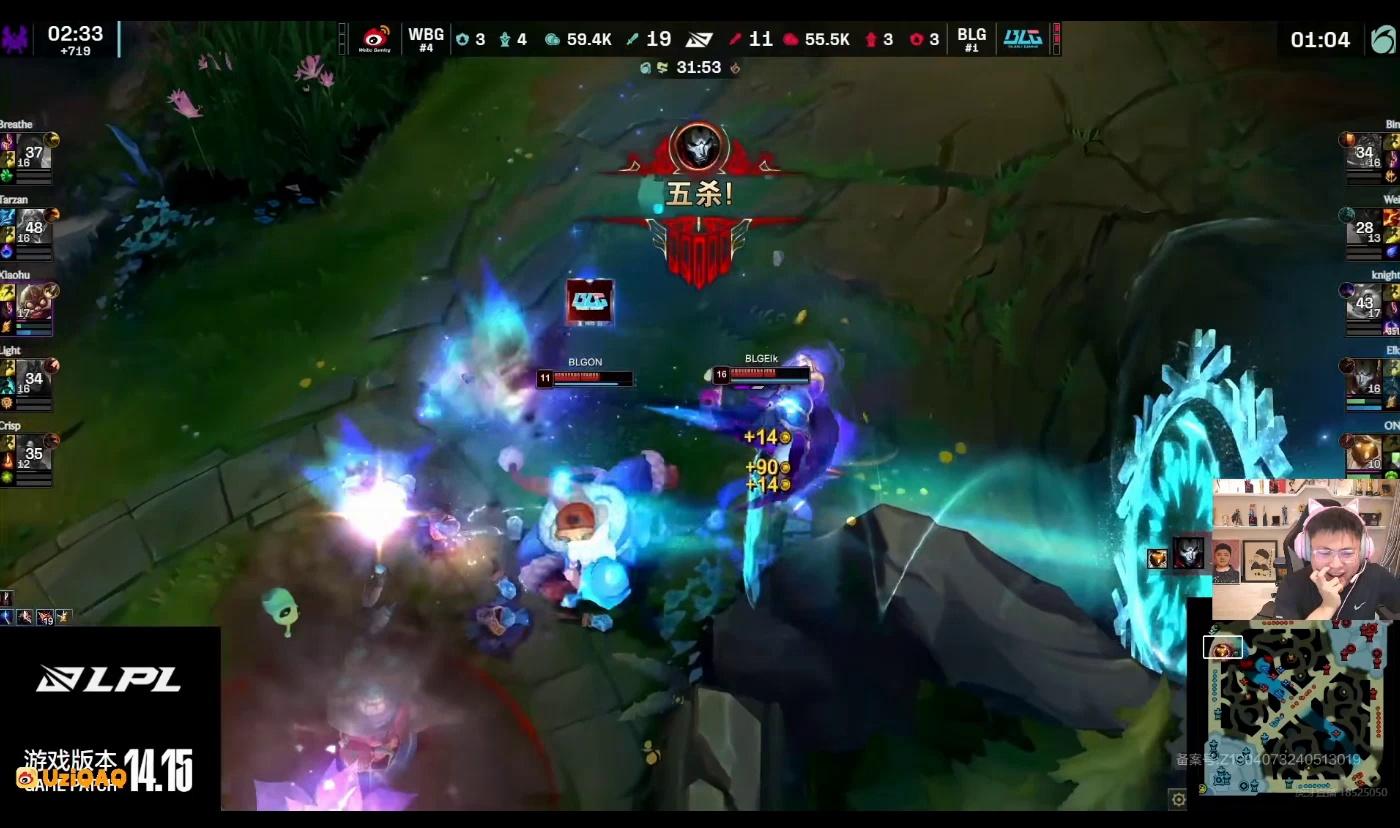Click Wei's champion portrait
The width and height of the screenshot is (1400, 828).
point(1365,228)
